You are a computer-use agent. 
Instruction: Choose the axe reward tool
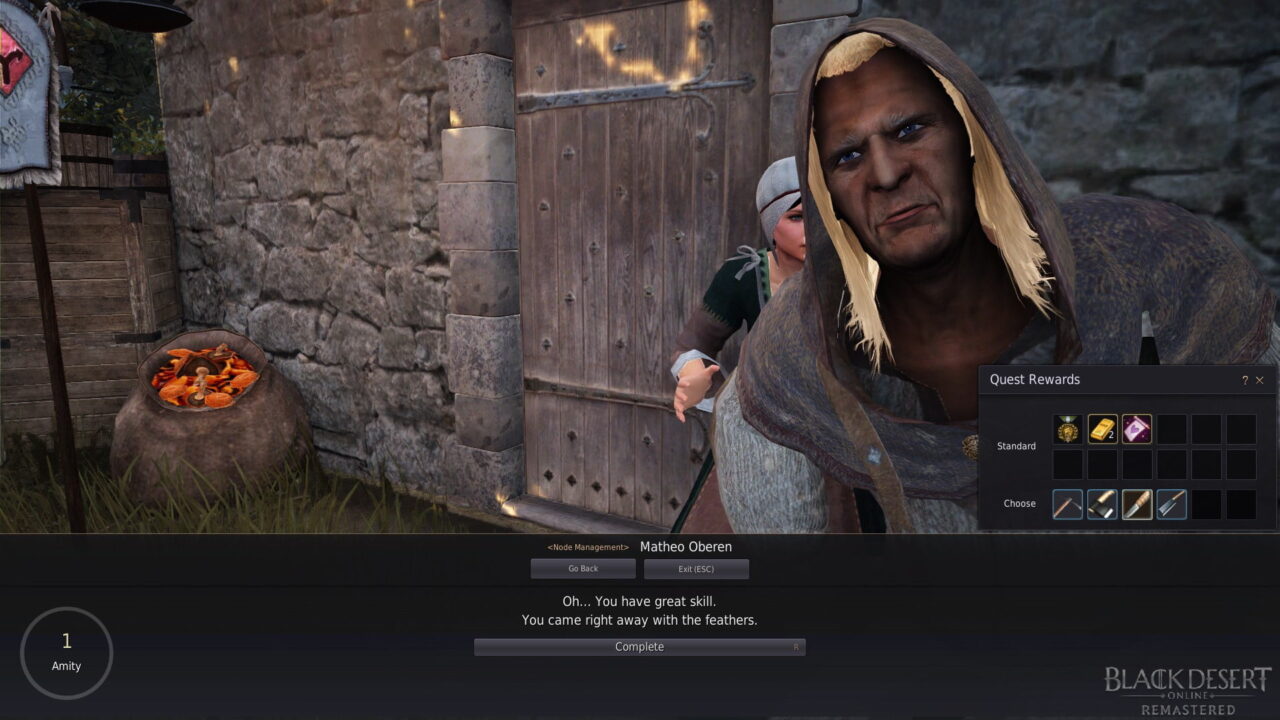tap(1102, 504)
